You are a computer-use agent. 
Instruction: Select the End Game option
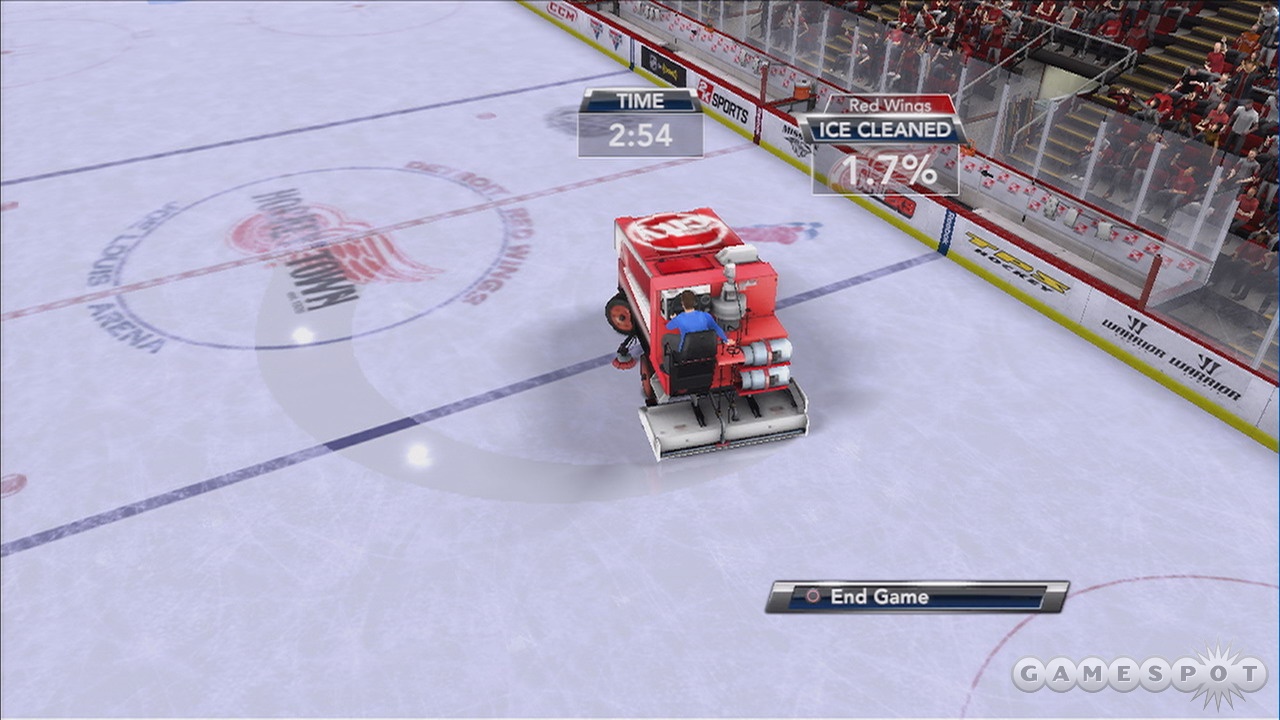(x=916, y=597)
